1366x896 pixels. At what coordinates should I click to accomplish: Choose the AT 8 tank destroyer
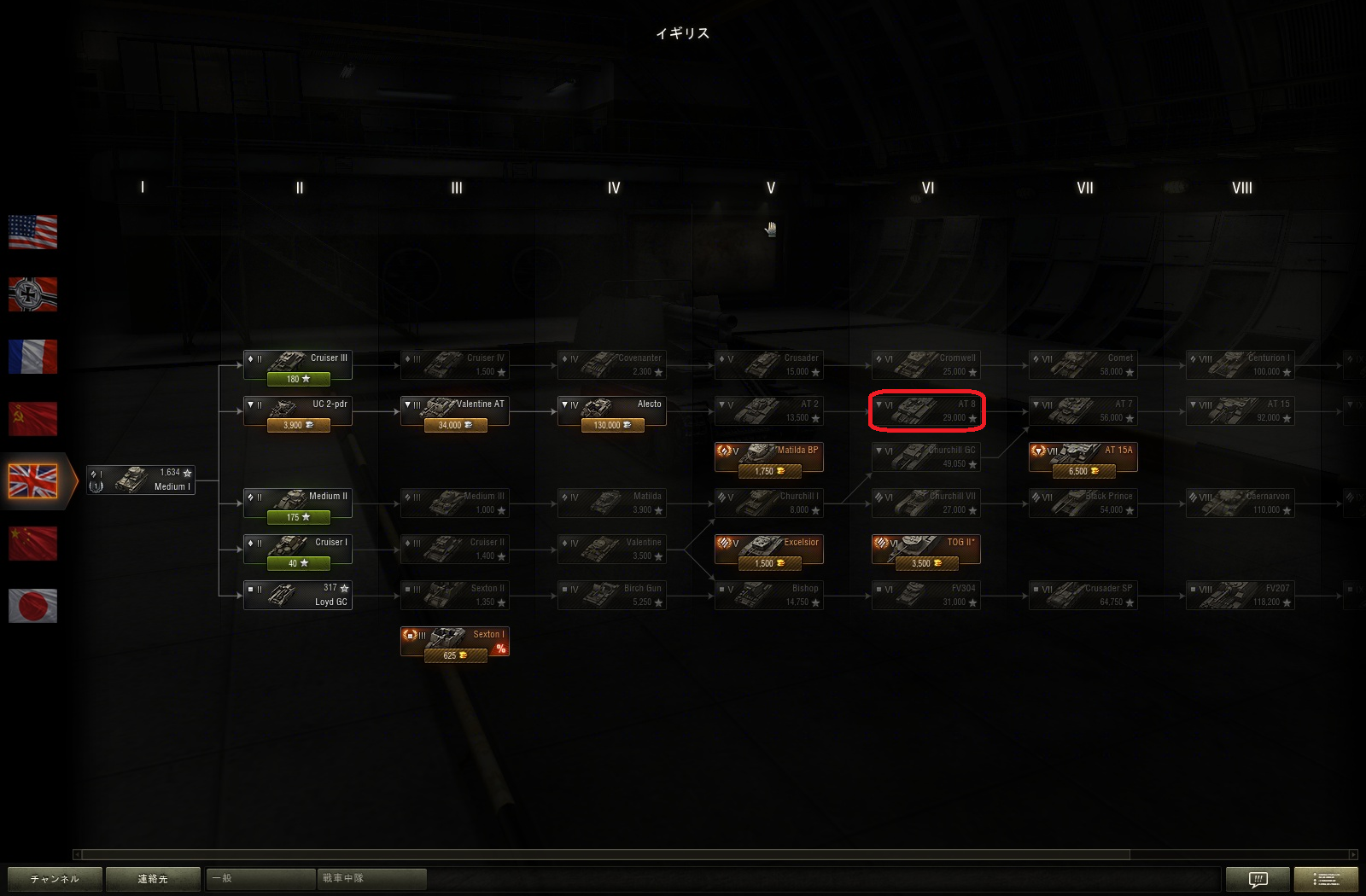[926, 411]
